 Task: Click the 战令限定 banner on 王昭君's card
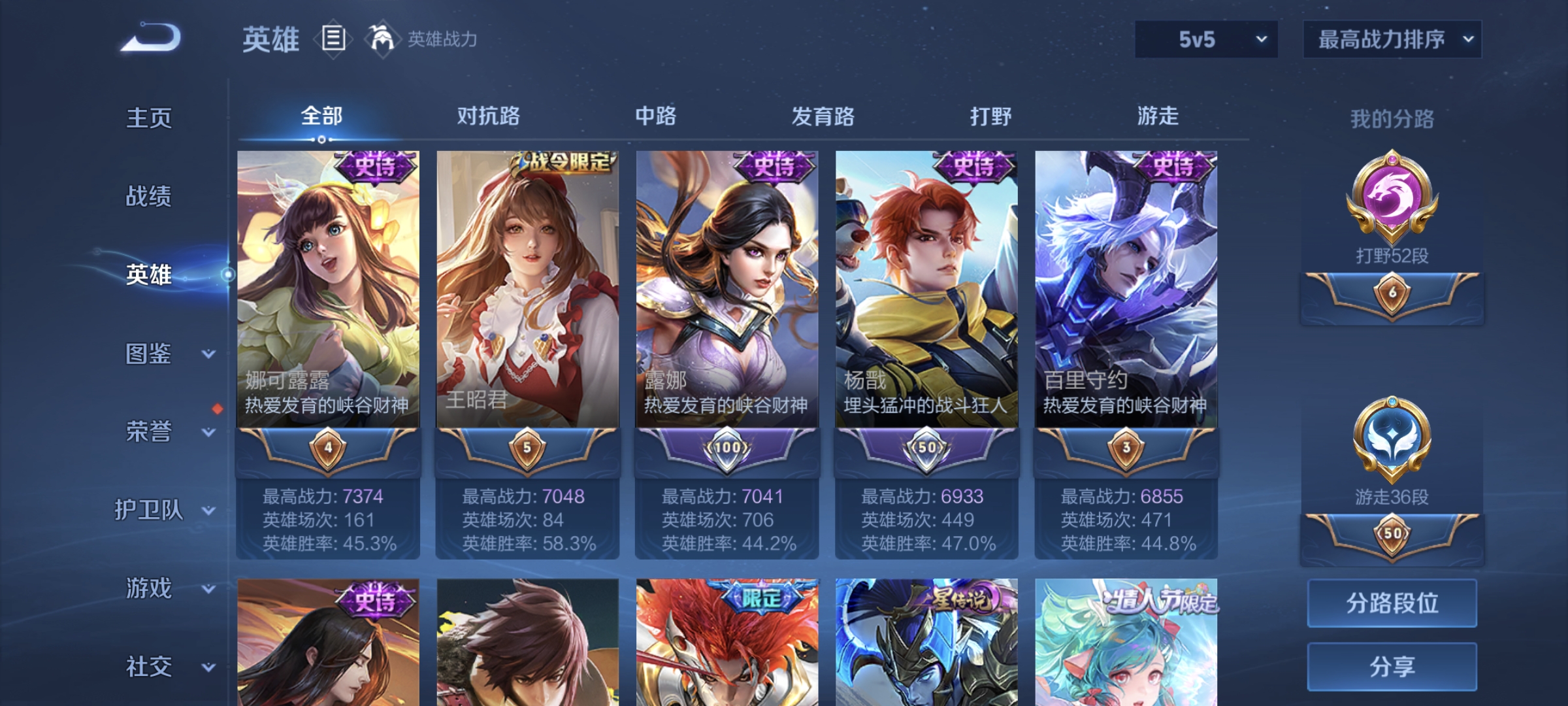click(x=561, y=162)
